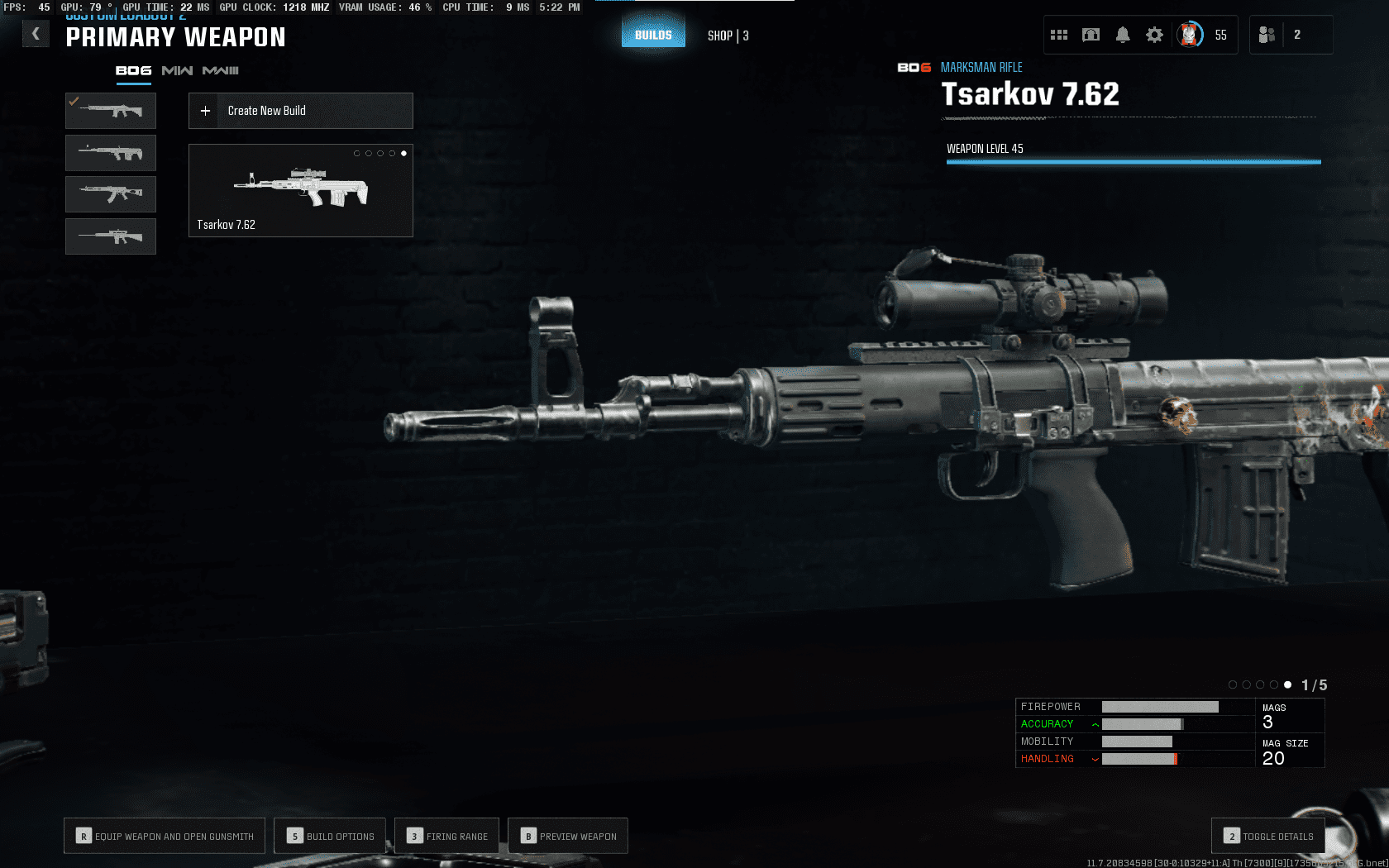Open the player profile avatar
Viewport: 1389px width, 868px height.
click(x=1190, y=35)
